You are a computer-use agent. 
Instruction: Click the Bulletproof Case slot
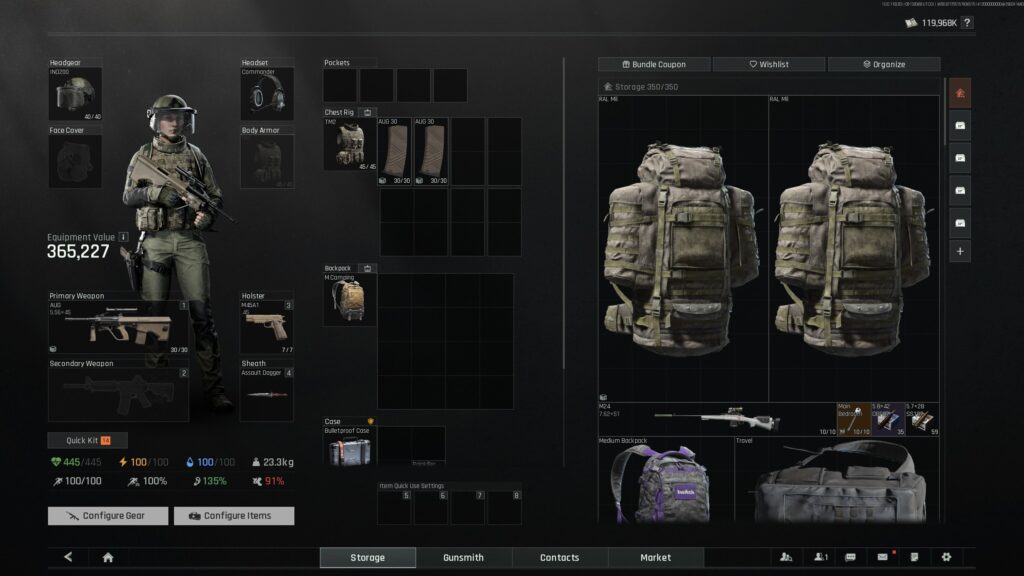[349, 446]
